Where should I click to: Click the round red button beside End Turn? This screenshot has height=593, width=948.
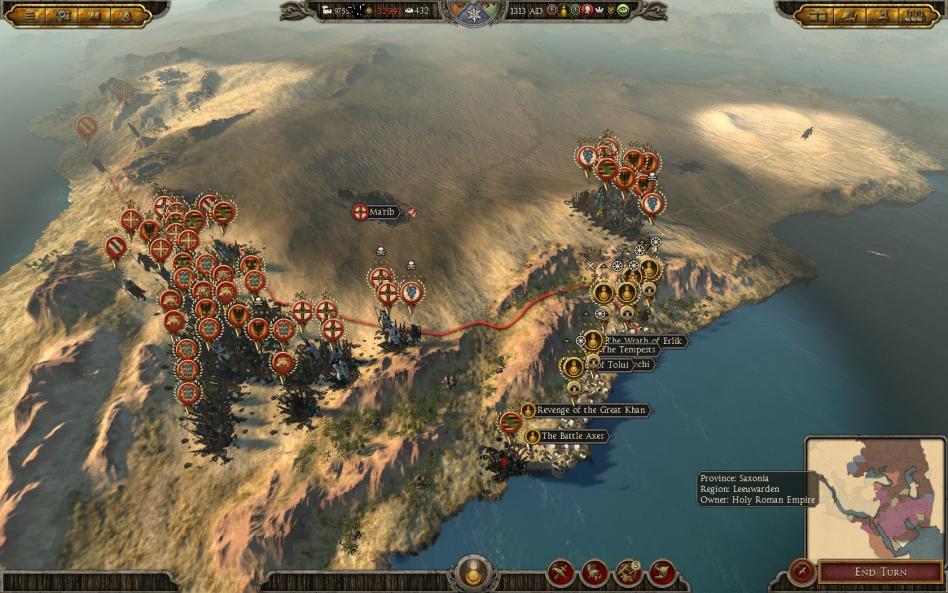[800, 572]
